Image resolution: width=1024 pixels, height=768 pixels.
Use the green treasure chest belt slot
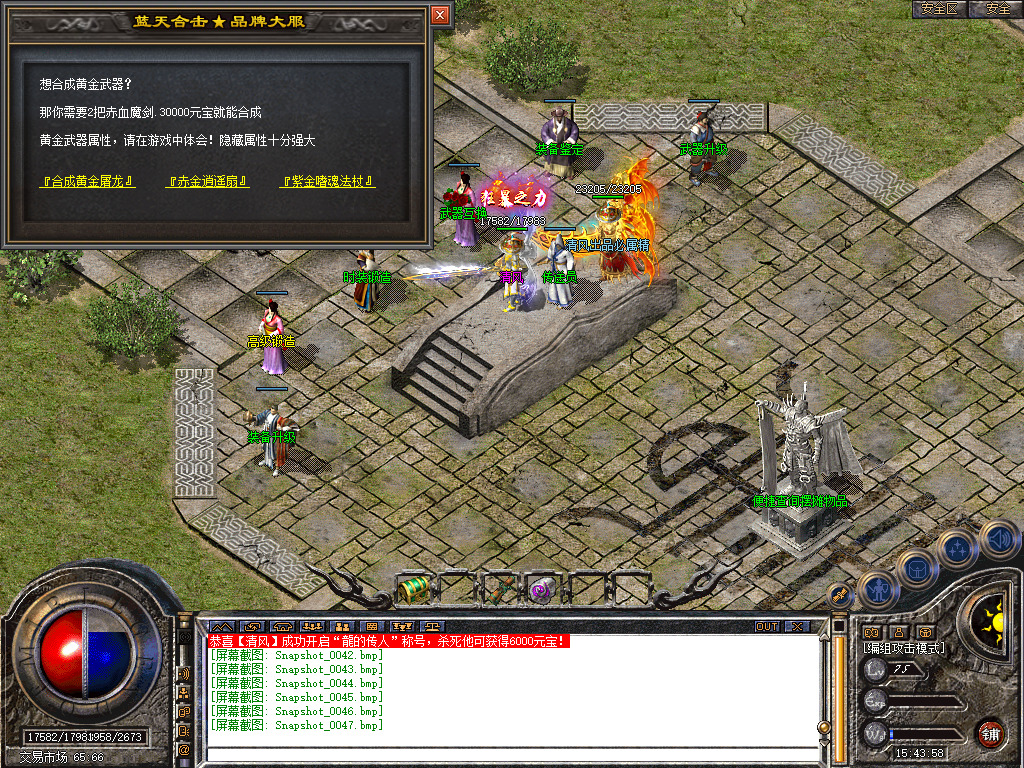pyautogui.click(x=412, y=589)
